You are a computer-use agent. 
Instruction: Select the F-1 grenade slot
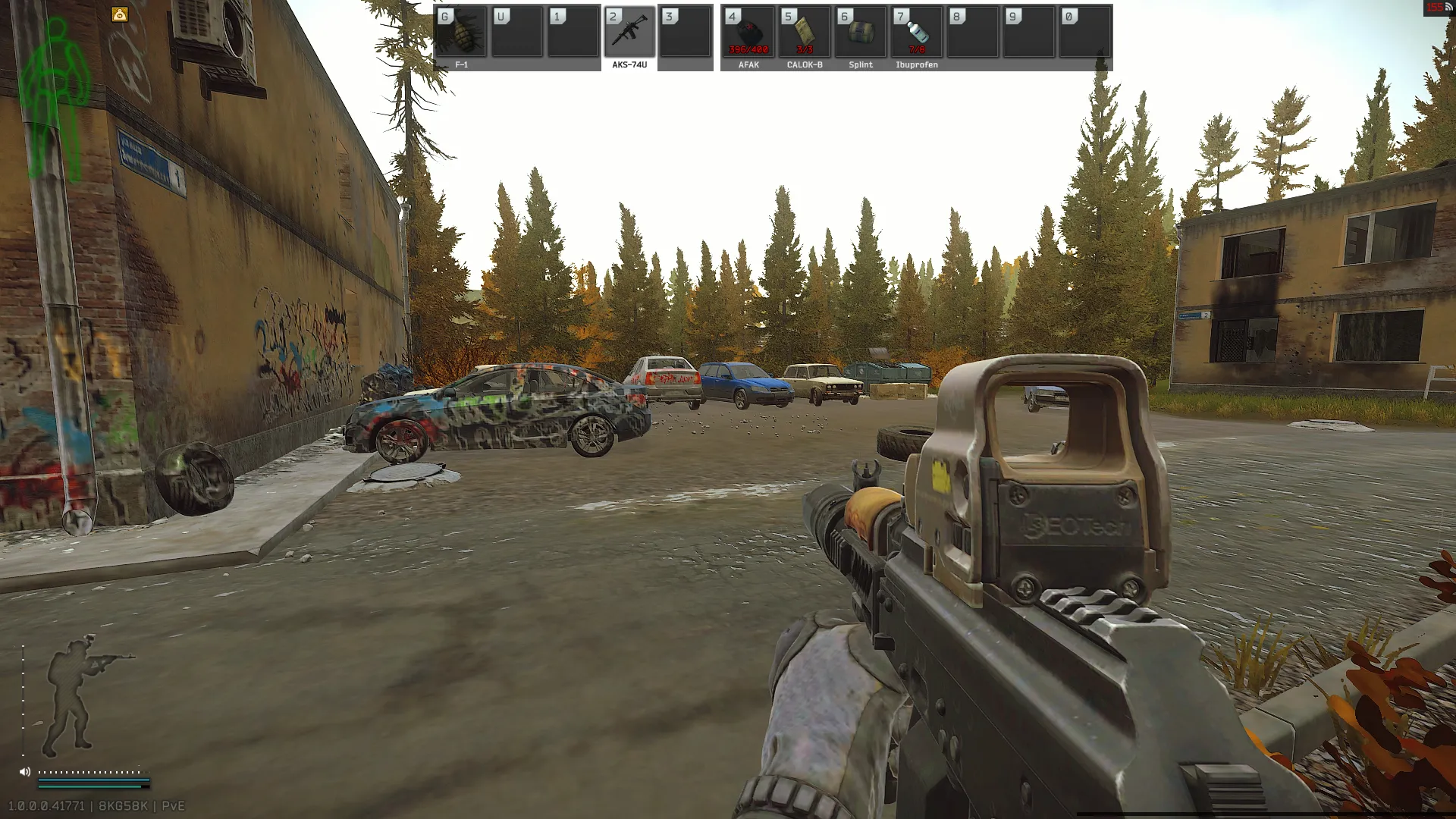point(461,33)
